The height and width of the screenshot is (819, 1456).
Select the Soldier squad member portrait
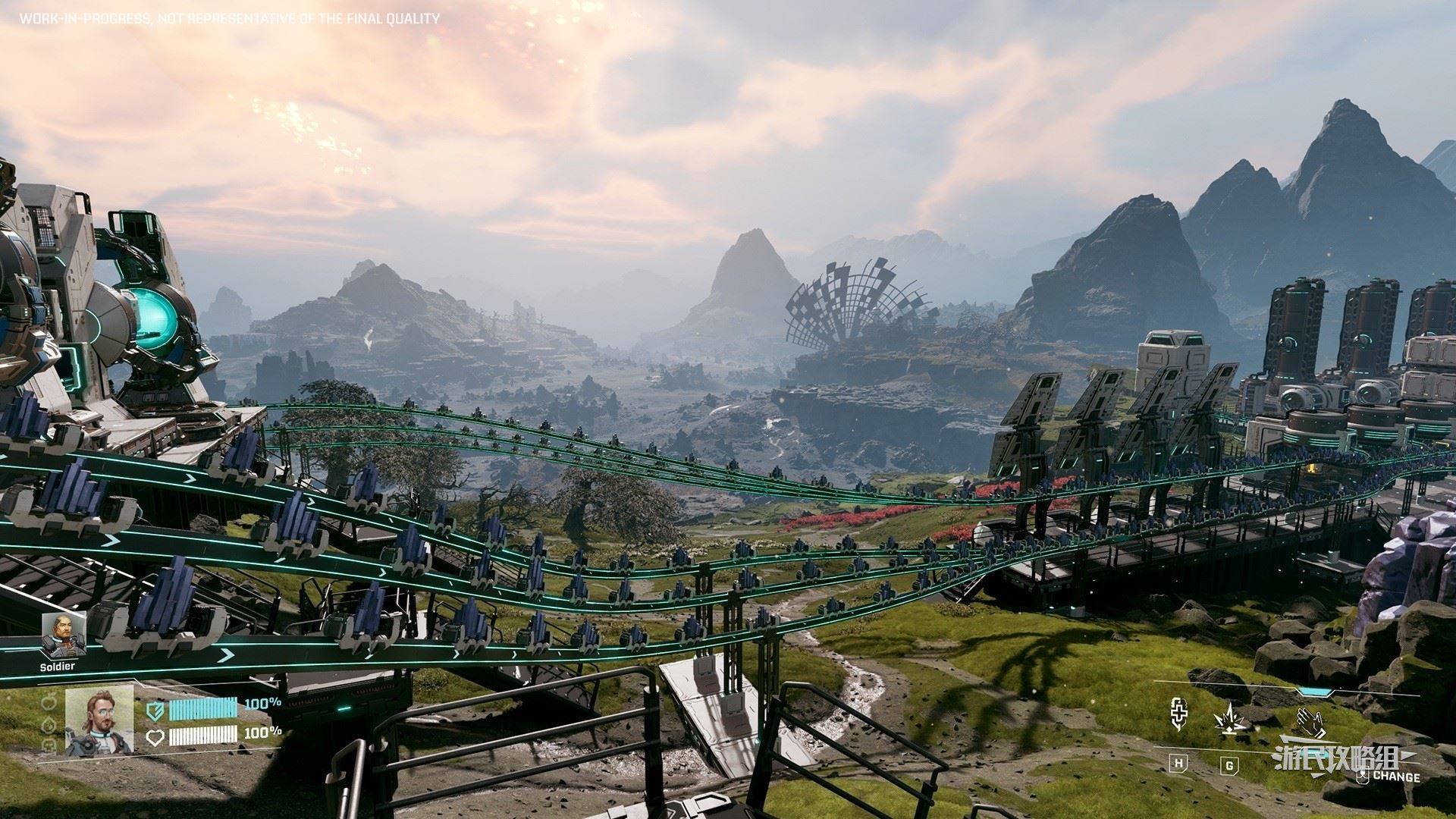point(63,634)
